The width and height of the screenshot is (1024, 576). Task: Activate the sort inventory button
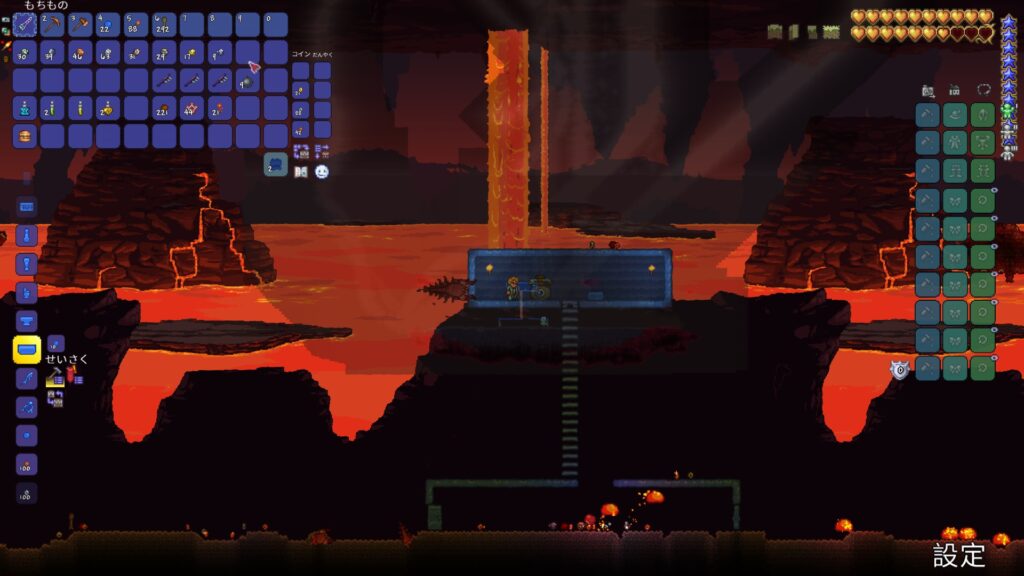301,152
